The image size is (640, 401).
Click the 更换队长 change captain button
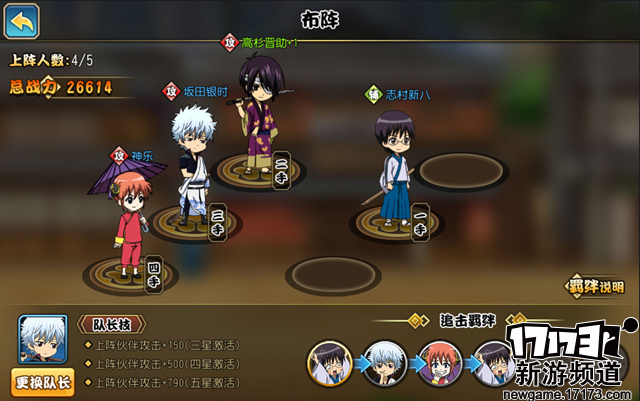click(43, 381)
